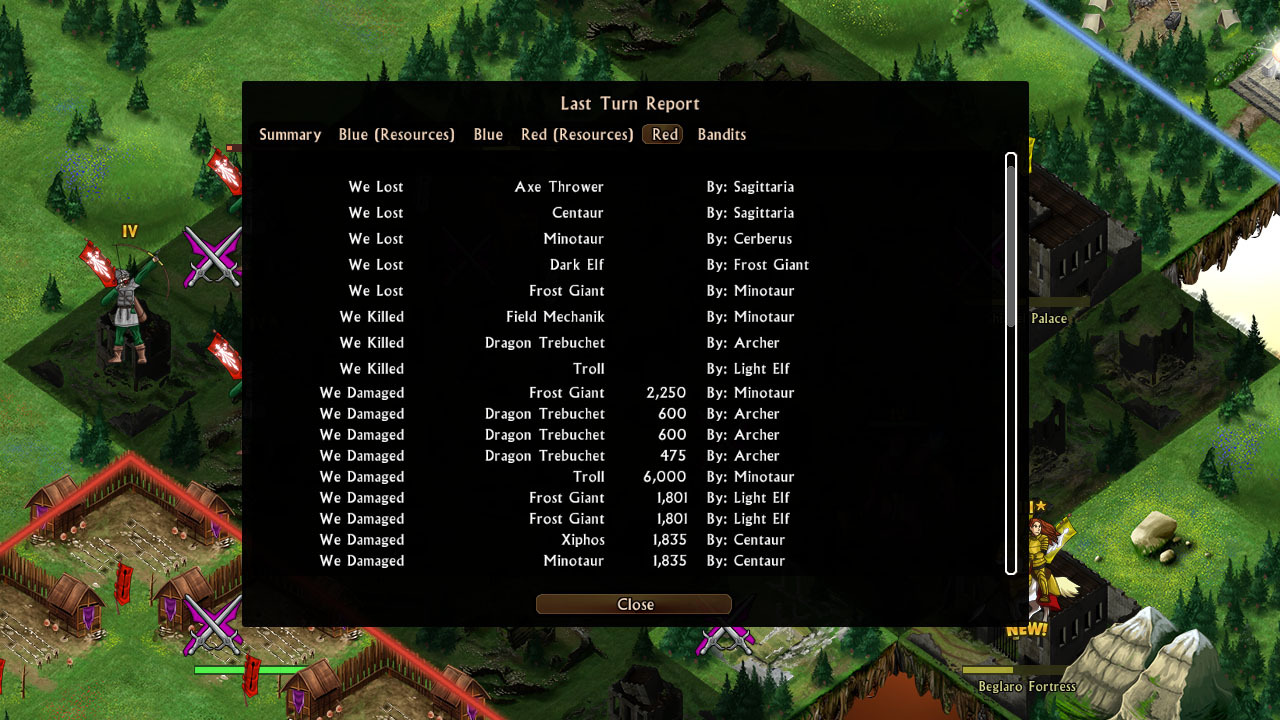Switch to the Blue tab
Viewport: 1280px width, 720px height.
coord(488,134)
